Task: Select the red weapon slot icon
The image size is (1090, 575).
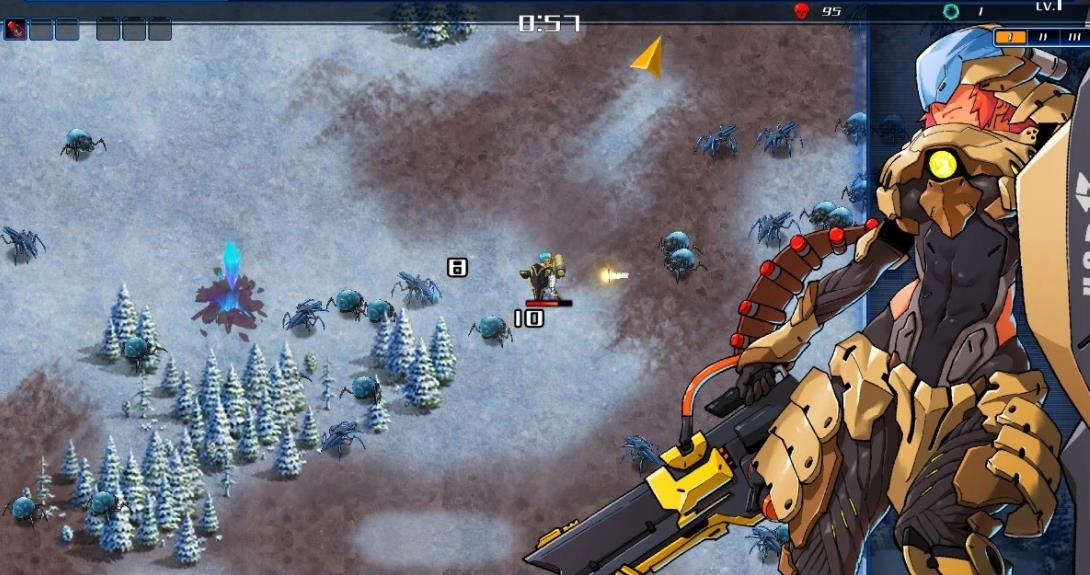Action: (x=15, y=29)
